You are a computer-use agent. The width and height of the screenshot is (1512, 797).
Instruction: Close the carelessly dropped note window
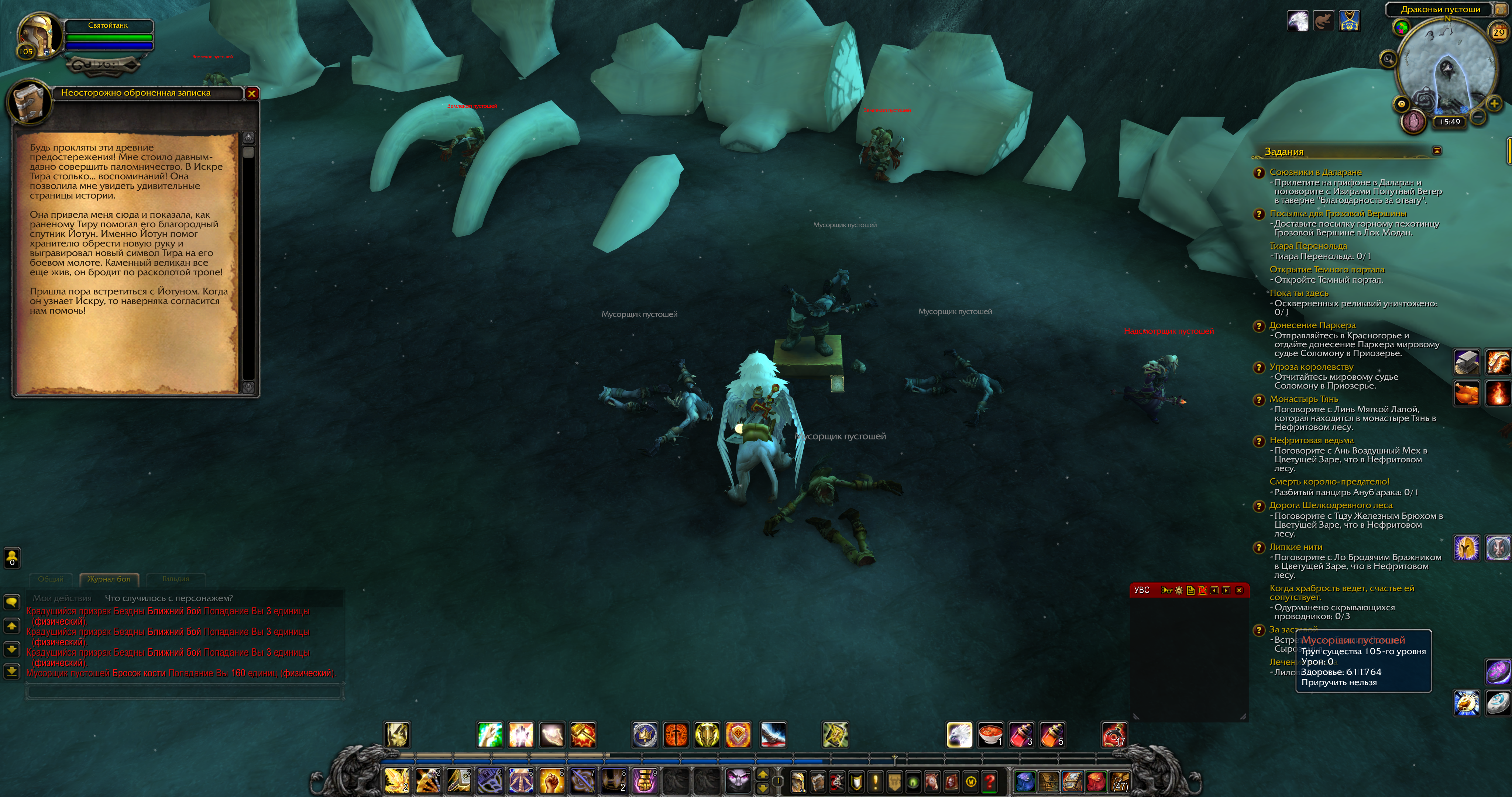252,93
